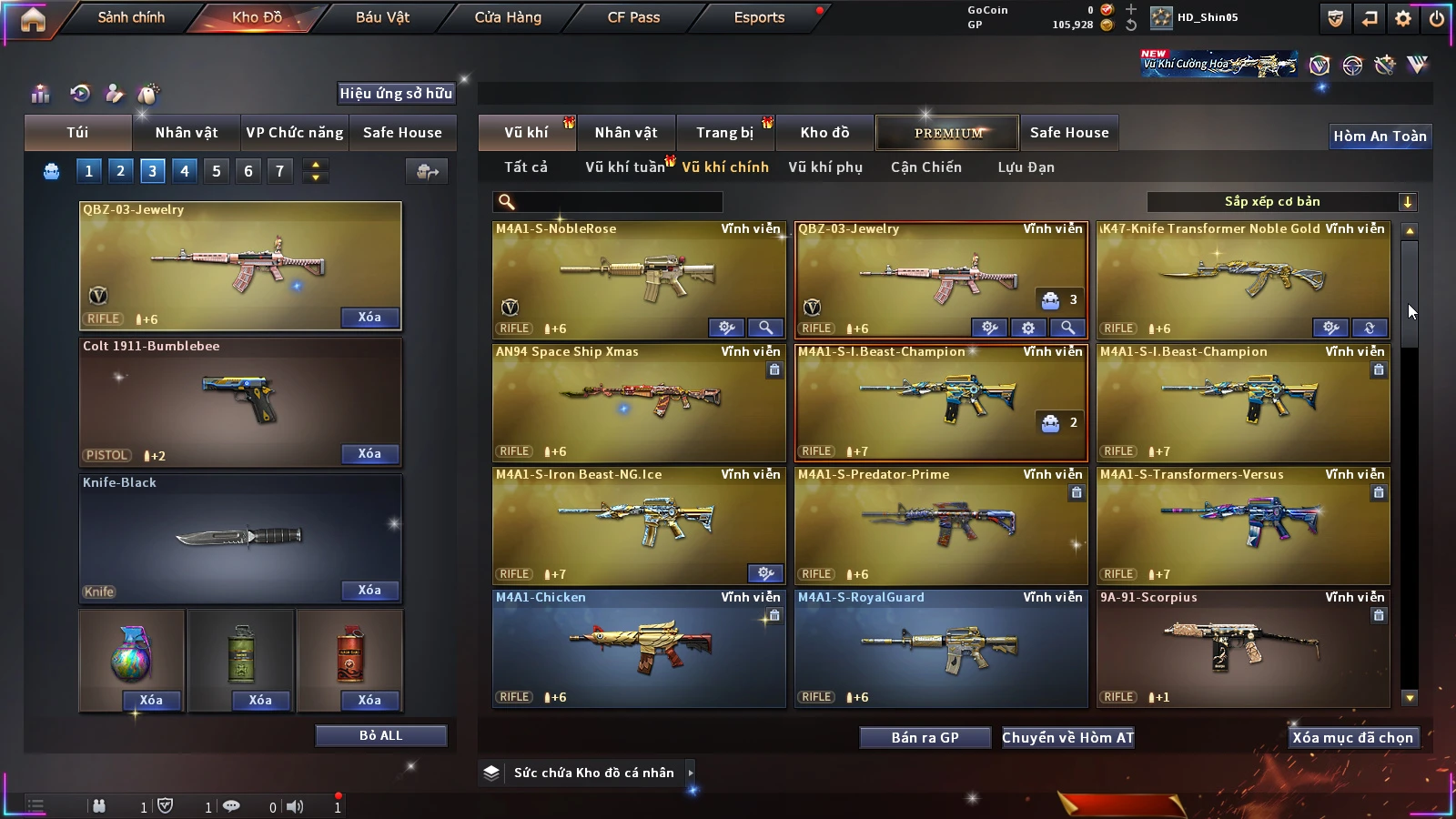Click the power exit icon
This screenshot has height=819, width=1456.
(x=1437, y=18)
